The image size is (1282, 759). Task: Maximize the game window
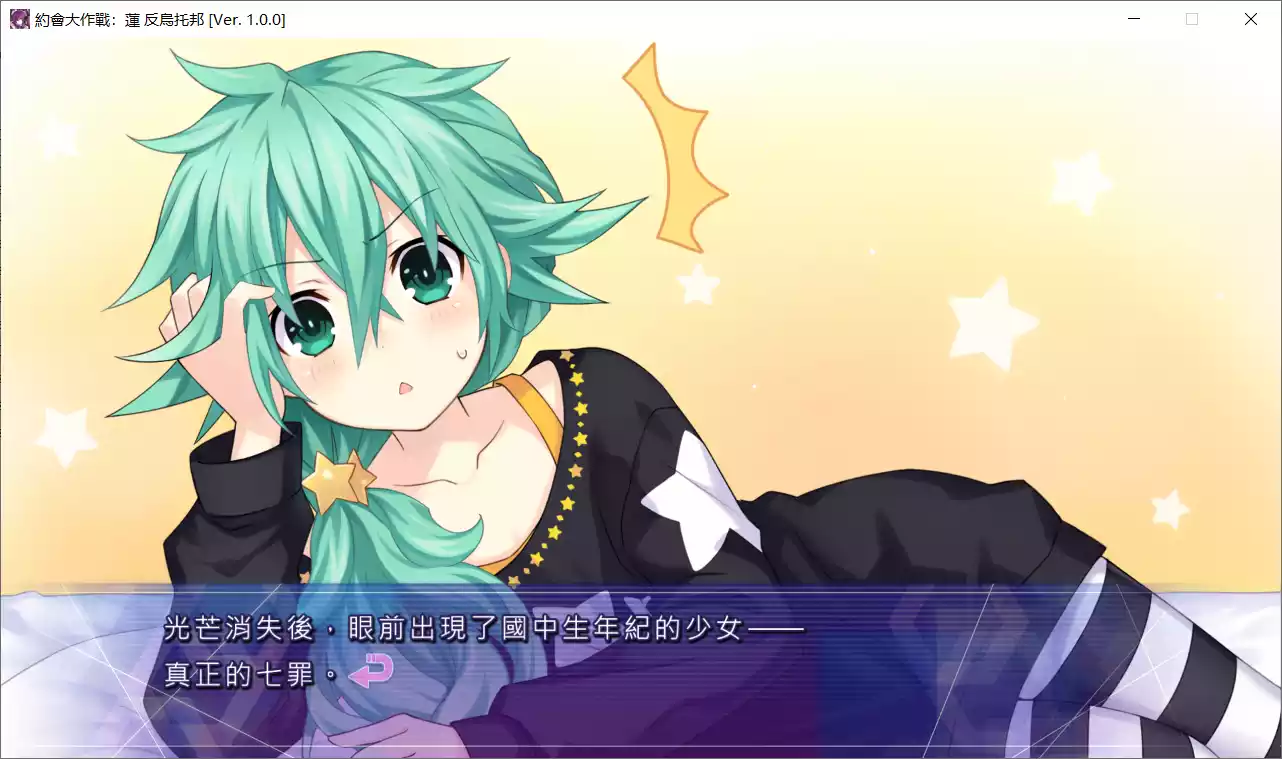coord(1191,18)
